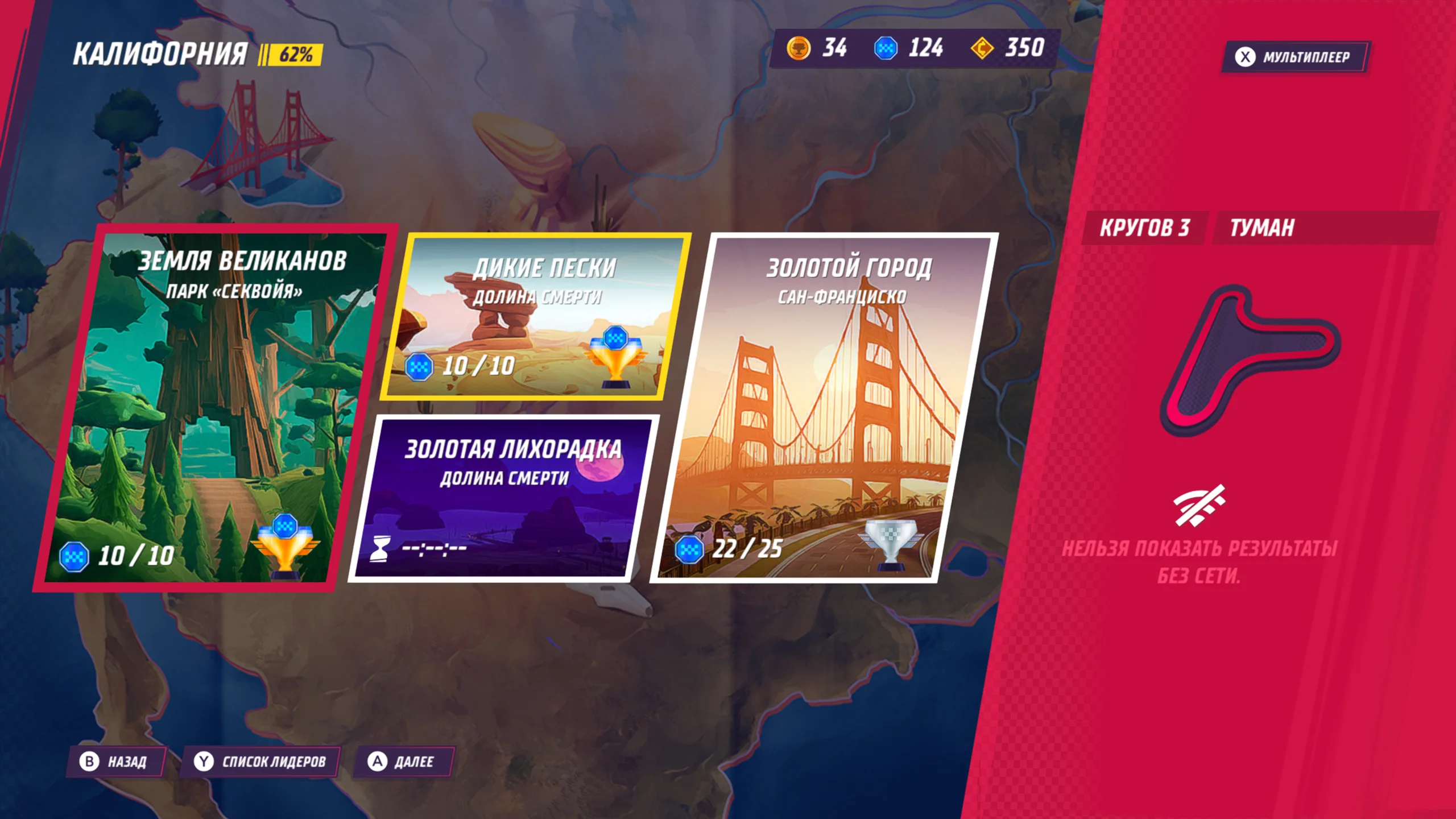Choose the Дикие Пески track tile

[x=535, y=316]
